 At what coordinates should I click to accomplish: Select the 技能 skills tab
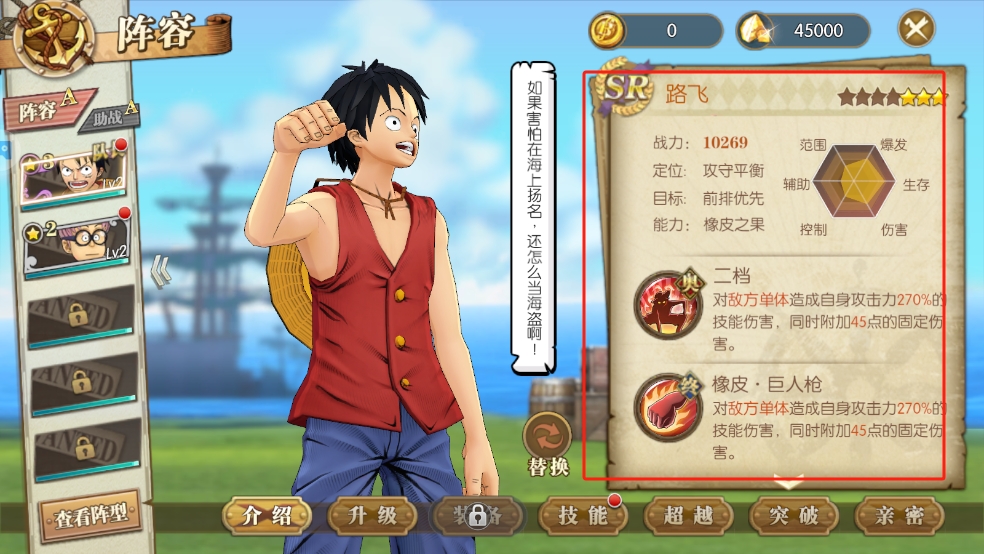tap(584, 516)
